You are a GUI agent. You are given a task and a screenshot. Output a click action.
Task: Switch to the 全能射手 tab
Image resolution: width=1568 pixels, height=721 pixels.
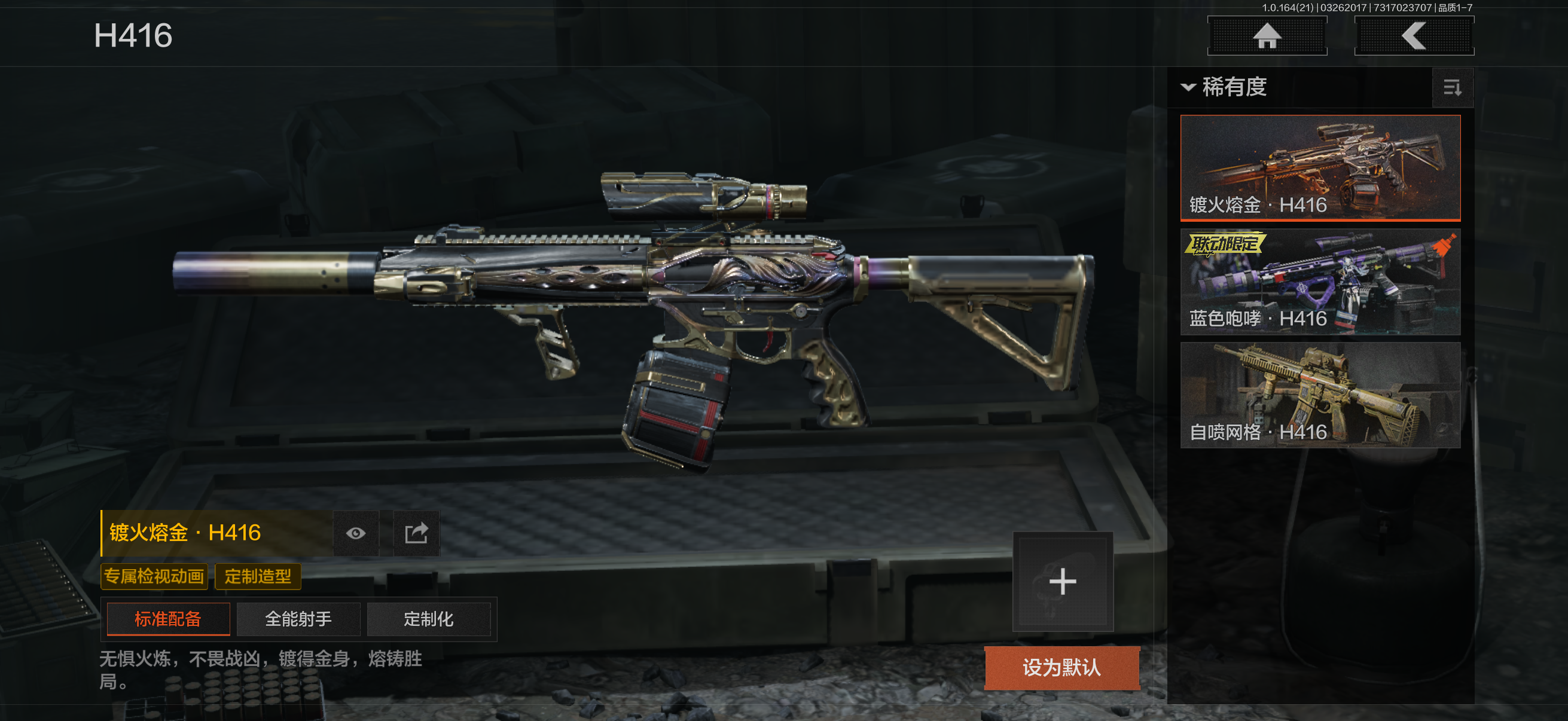(x=298, y=619)
